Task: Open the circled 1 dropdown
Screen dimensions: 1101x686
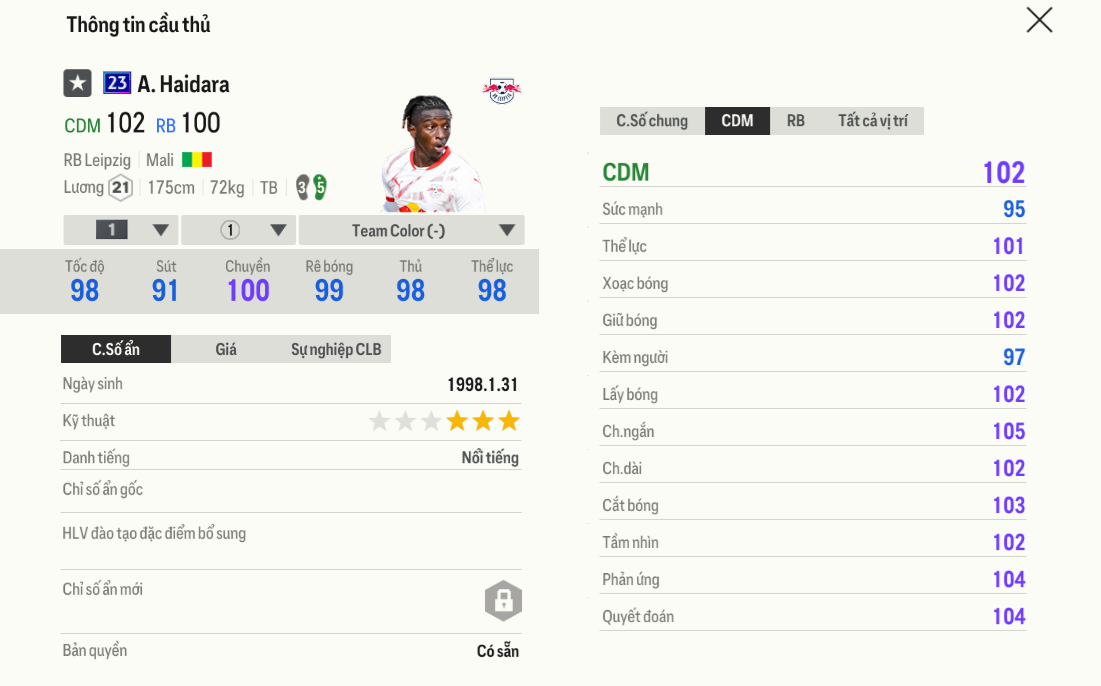Action: [238, 230]
